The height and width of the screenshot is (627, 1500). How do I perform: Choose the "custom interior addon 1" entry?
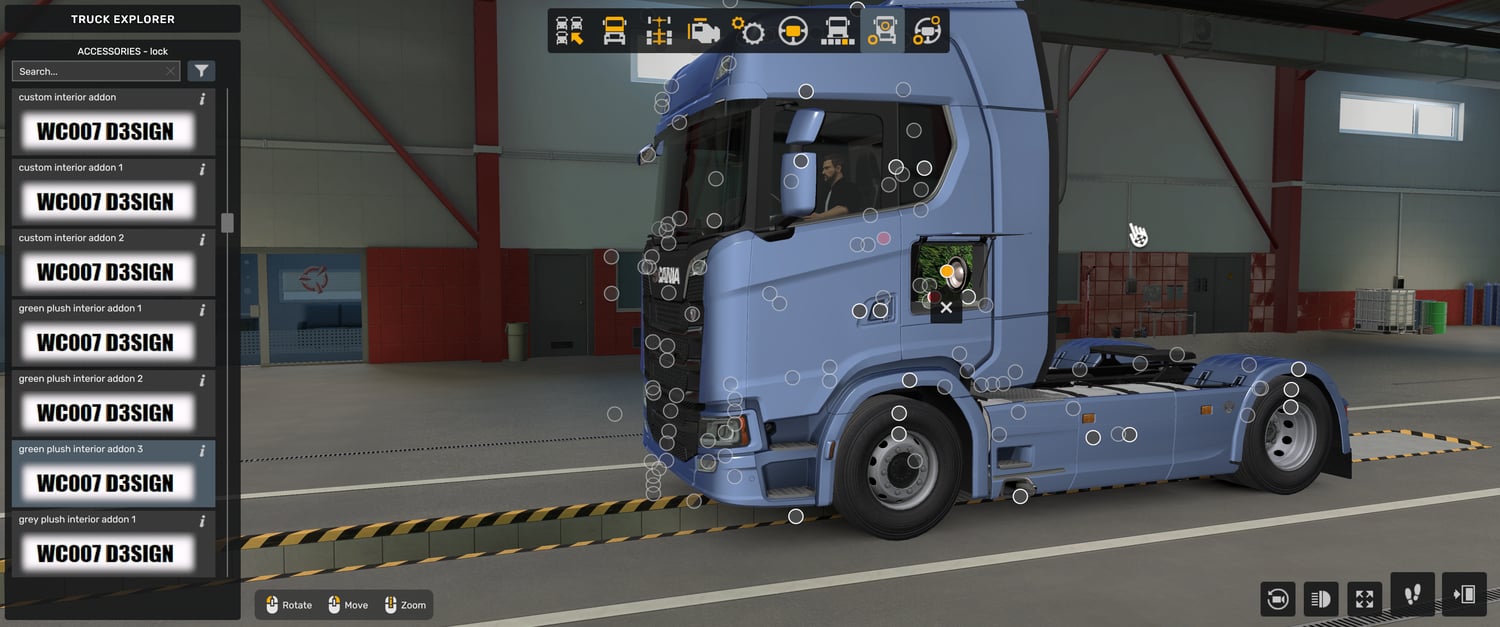[x=105, y=201]
